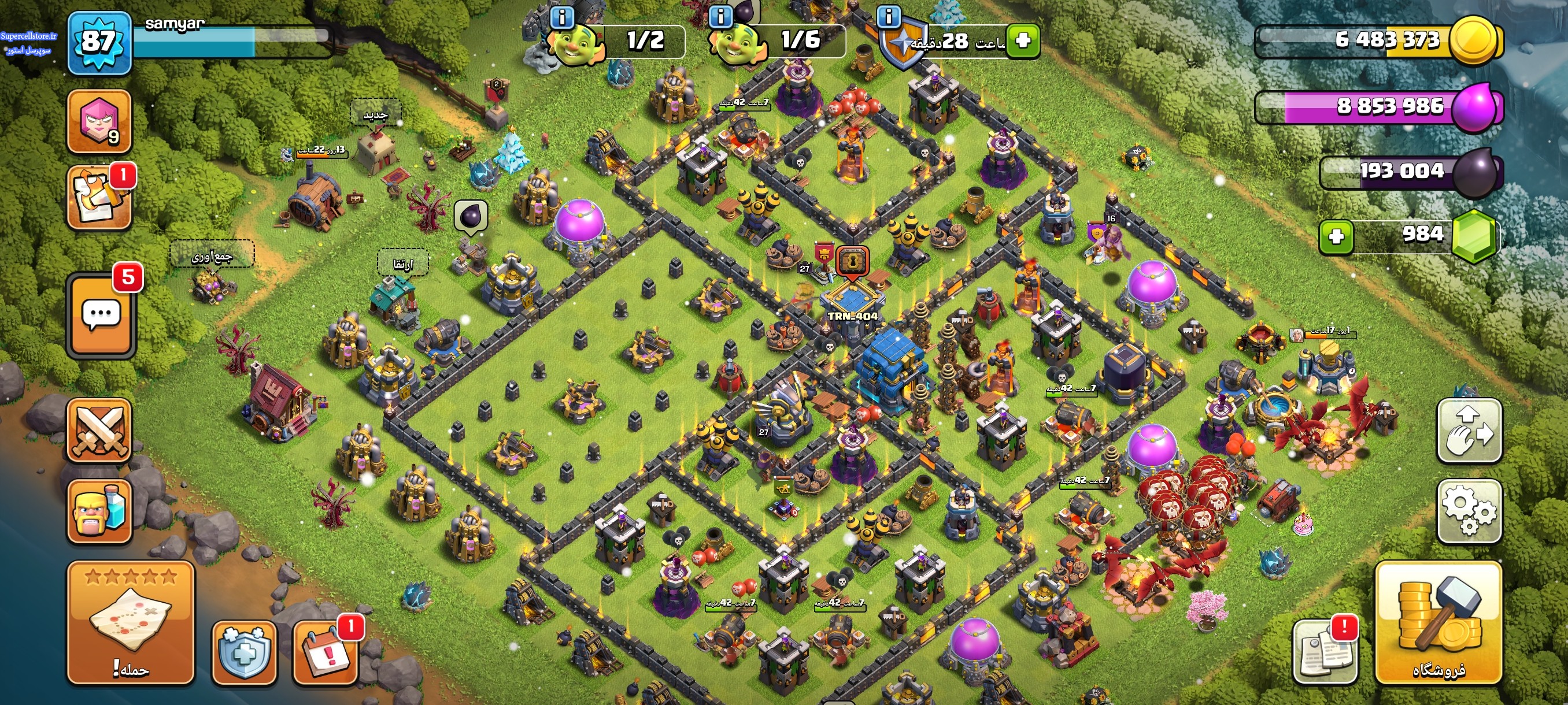Image resolution: width=1568 pixels, height=705 pixels.
Task: Open the paper news log button
Action: (1325, 652)
